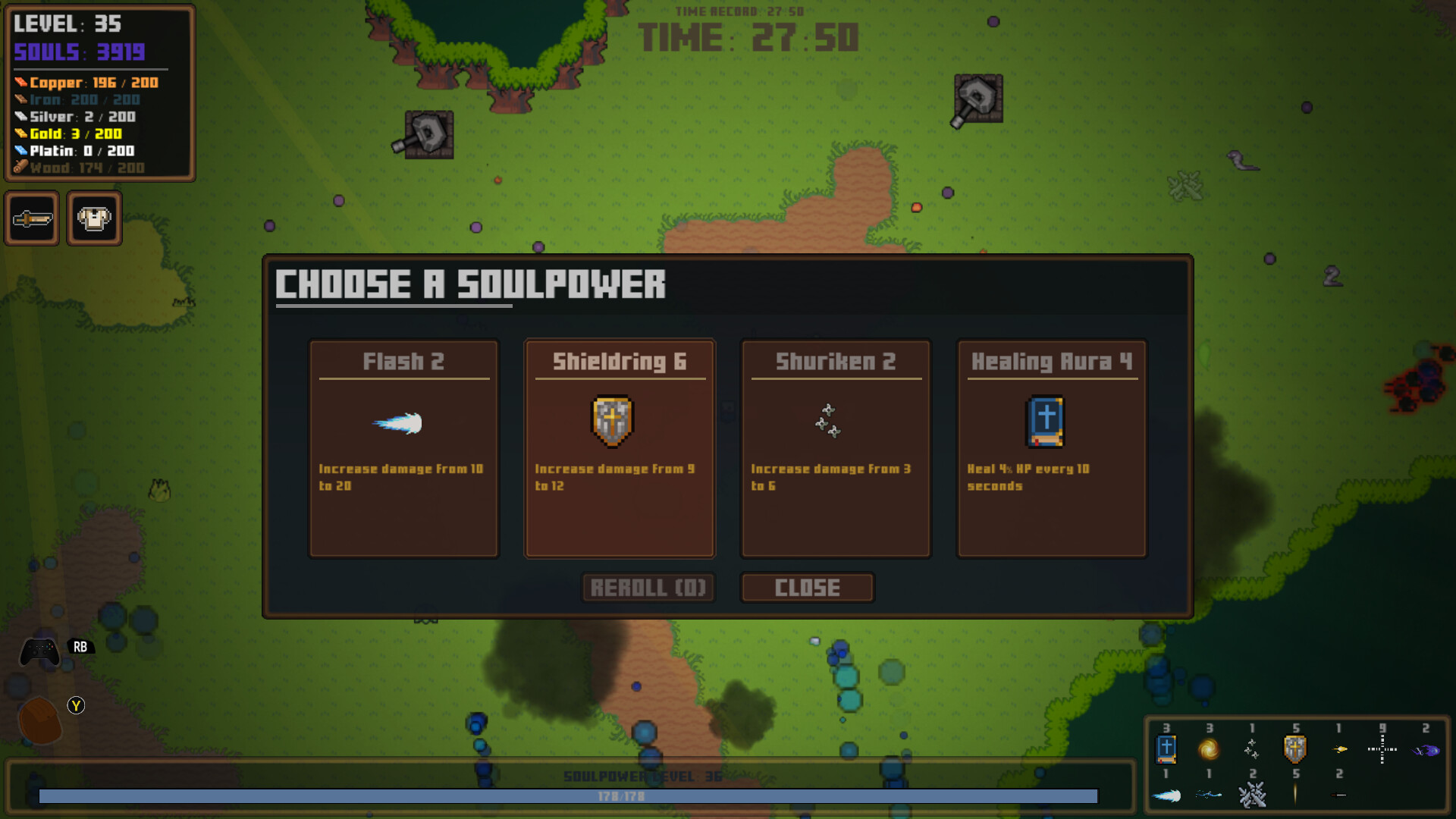Screen dimensions: 1456x819
Task: Open the armor chestplate slot icon
Action: [94, 218]
